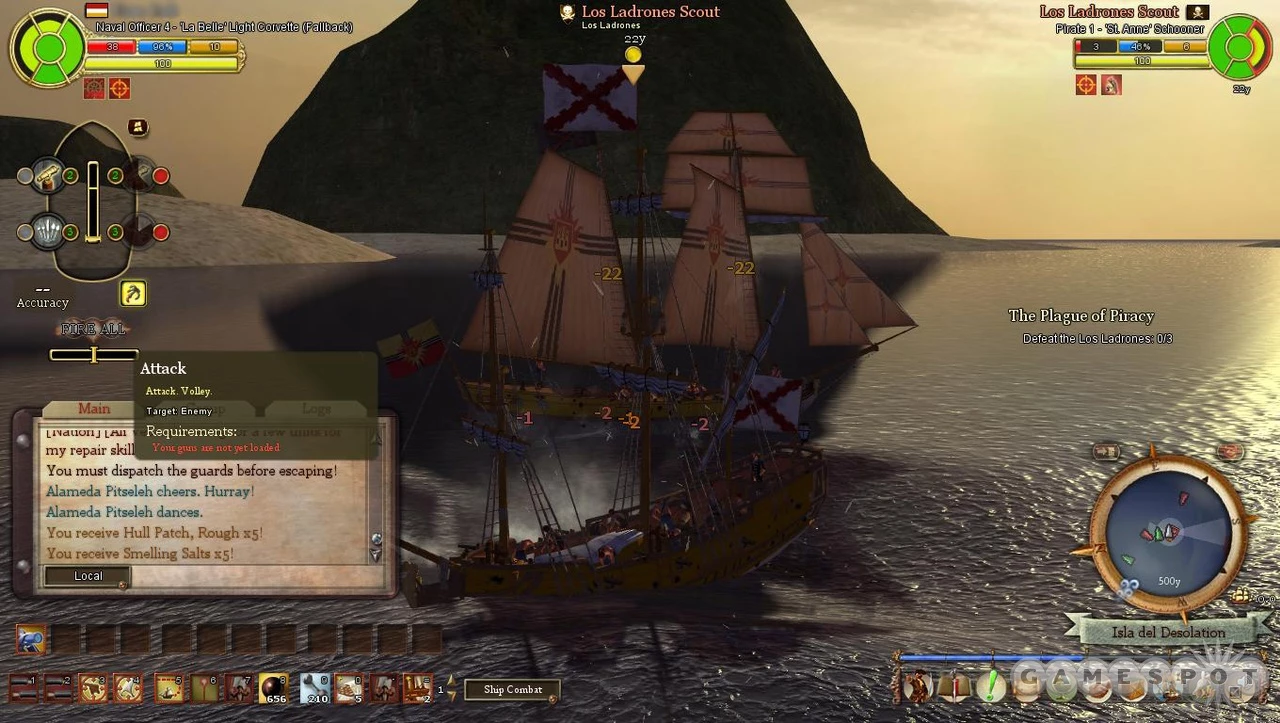Open the Ship Combat bar selector
1280x723 pixels.
click(x=512, y=689)
